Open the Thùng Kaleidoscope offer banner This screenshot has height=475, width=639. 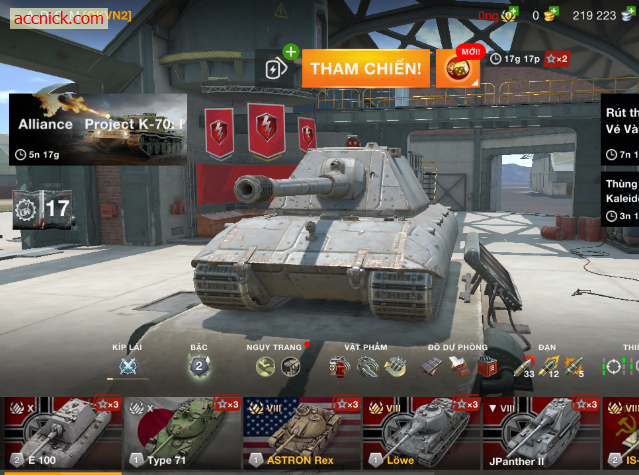click(x=620, y=199)
